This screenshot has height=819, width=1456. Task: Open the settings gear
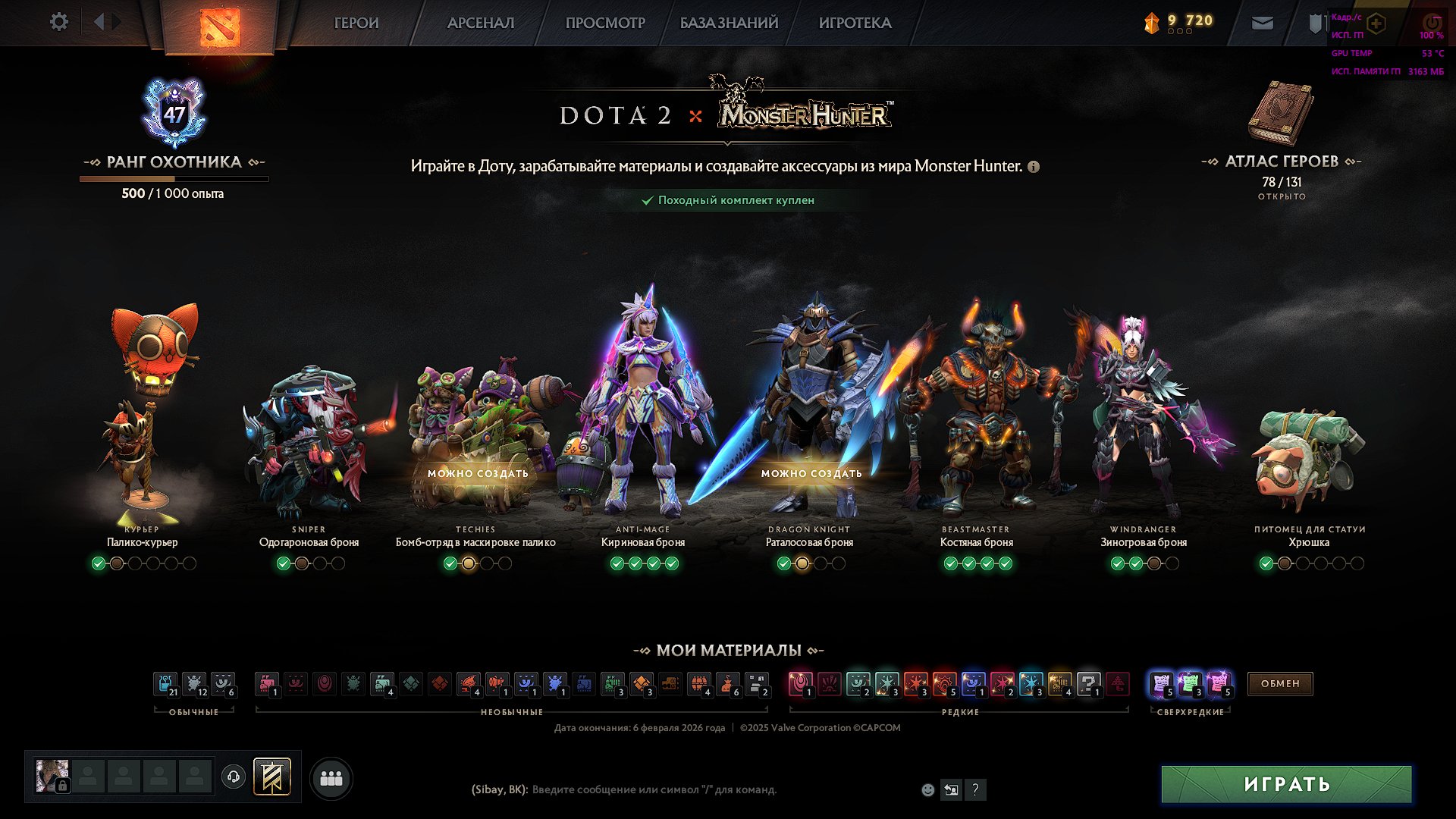pos(58,22)
